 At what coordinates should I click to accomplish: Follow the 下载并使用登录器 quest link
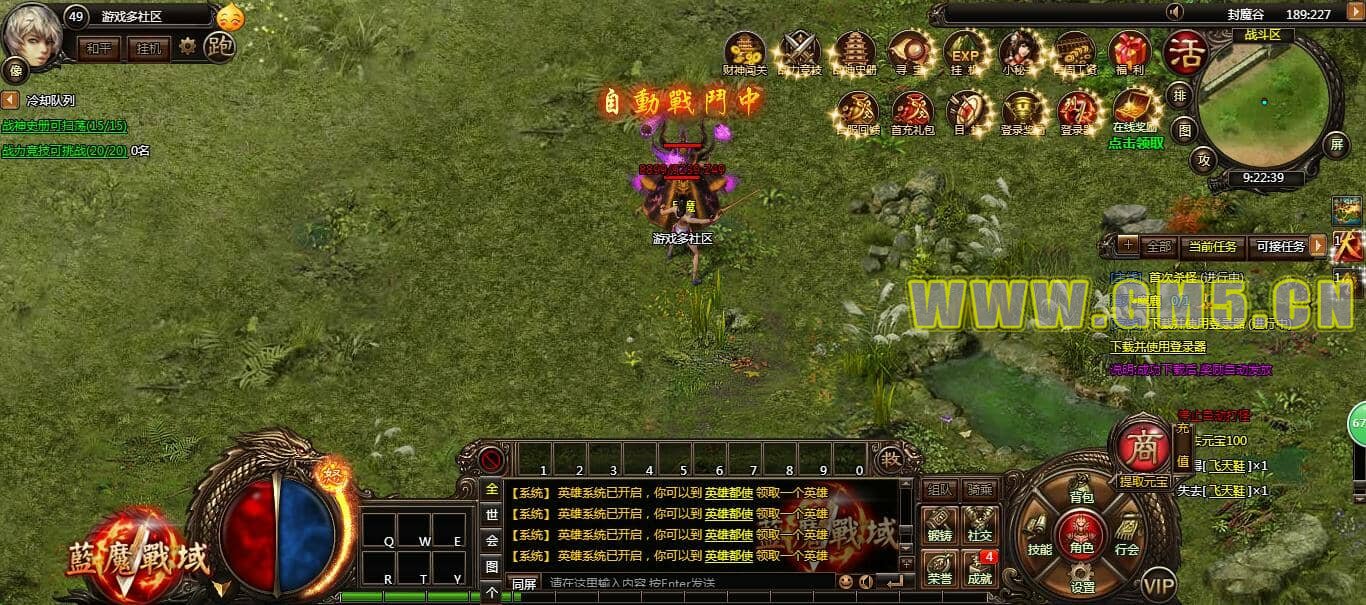tap(1158, 347)
